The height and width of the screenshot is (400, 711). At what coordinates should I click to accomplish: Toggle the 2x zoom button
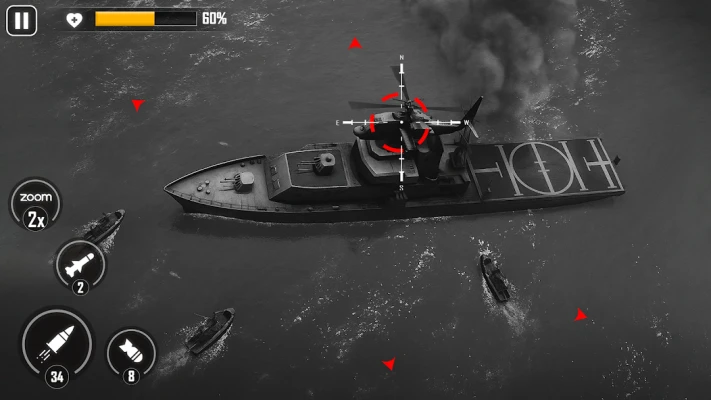(x=35, y=205)
